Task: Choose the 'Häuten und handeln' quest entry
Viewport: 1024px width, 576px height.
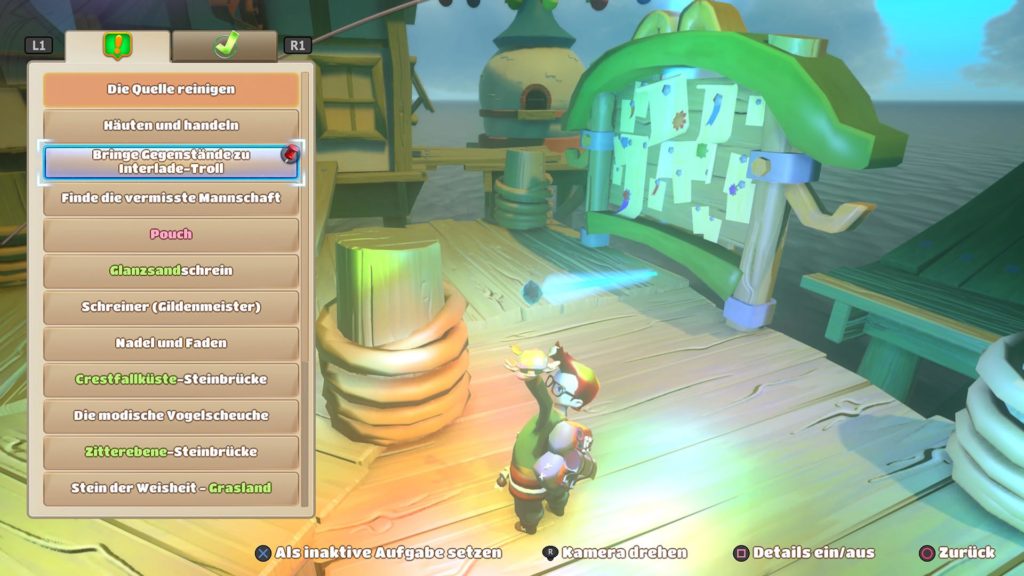Action: point(171,125)
